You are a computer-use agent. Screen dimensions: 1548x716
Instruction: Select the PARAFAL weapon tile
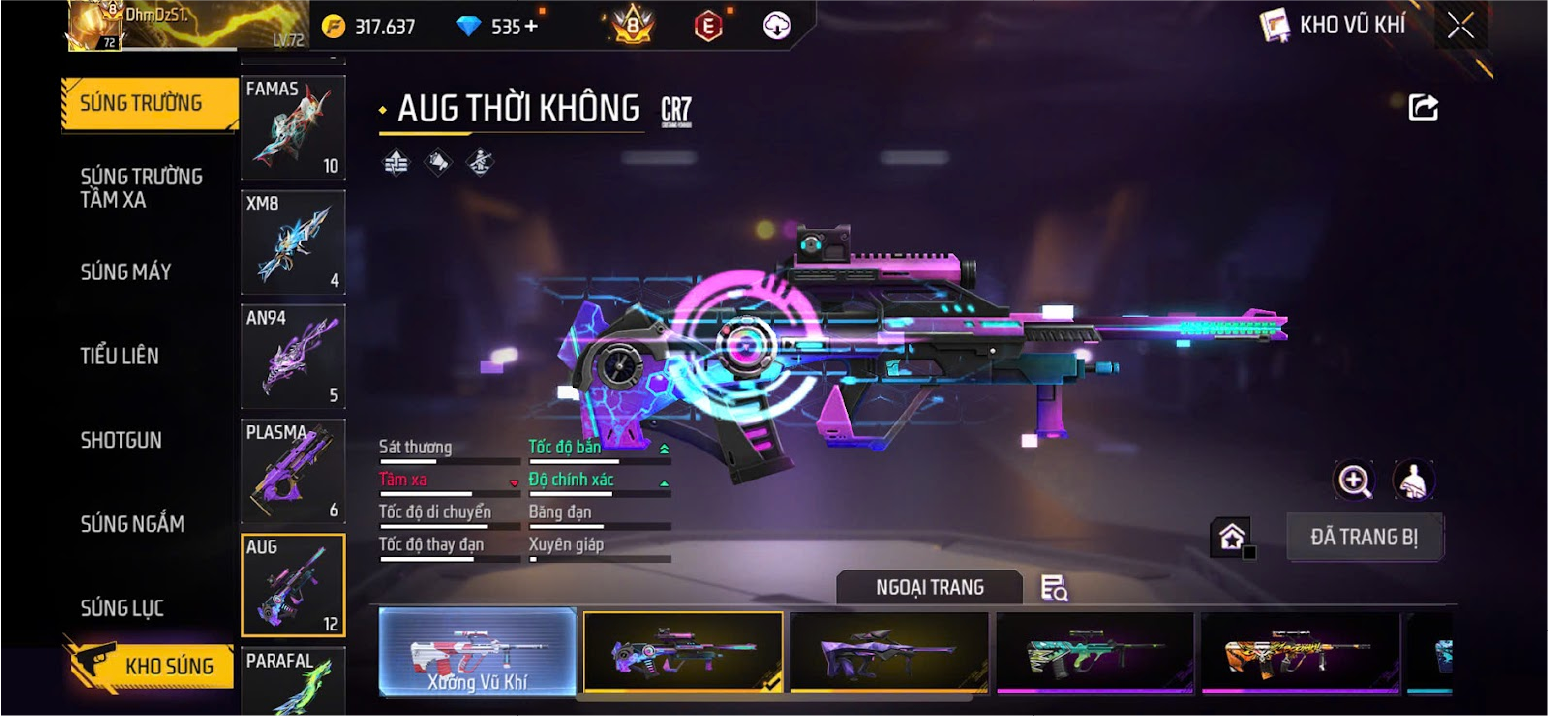coord(293,682)
